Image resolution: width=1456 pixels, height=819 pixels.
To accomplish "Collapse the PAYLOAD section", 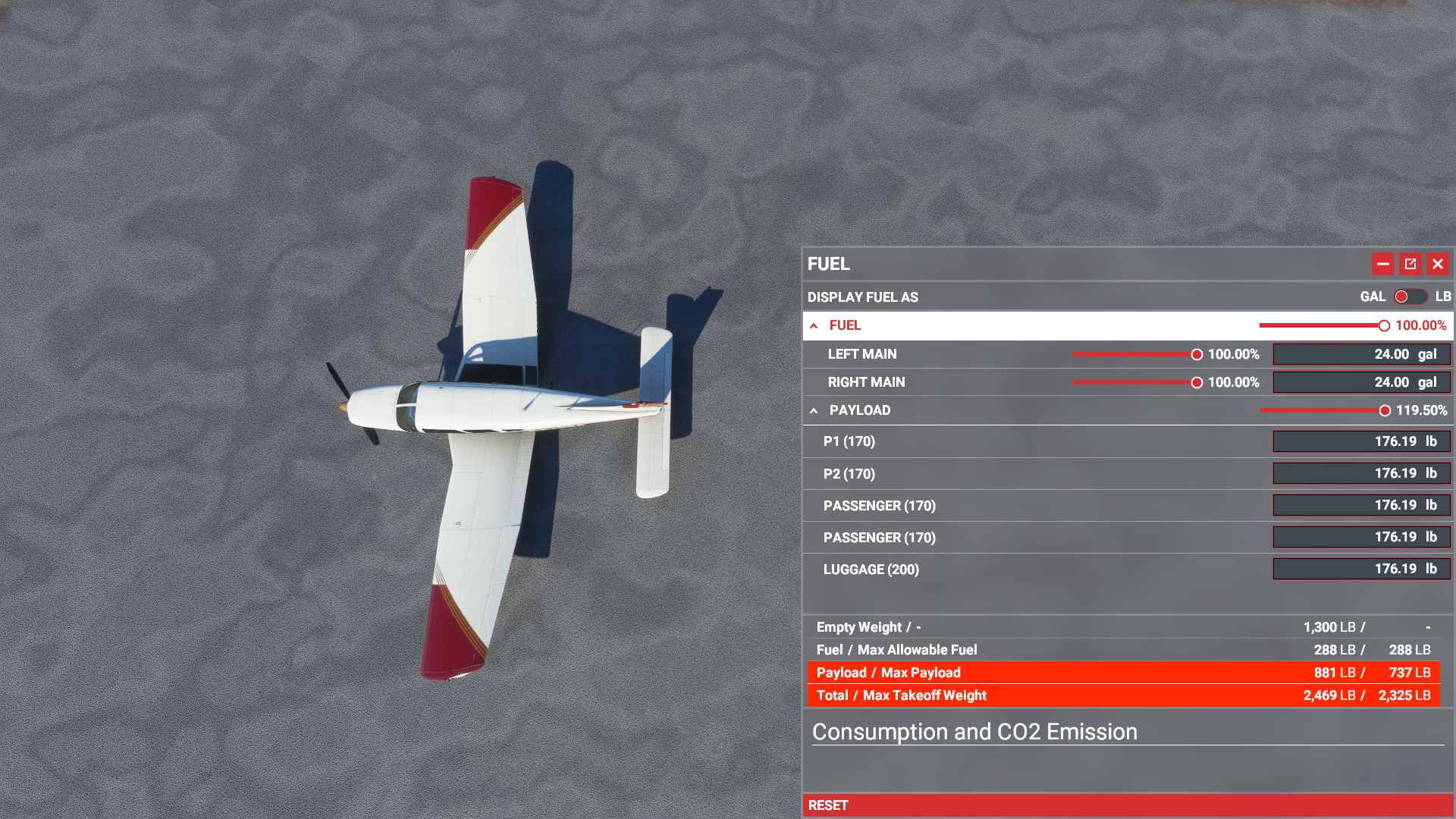I will [814, 410].
